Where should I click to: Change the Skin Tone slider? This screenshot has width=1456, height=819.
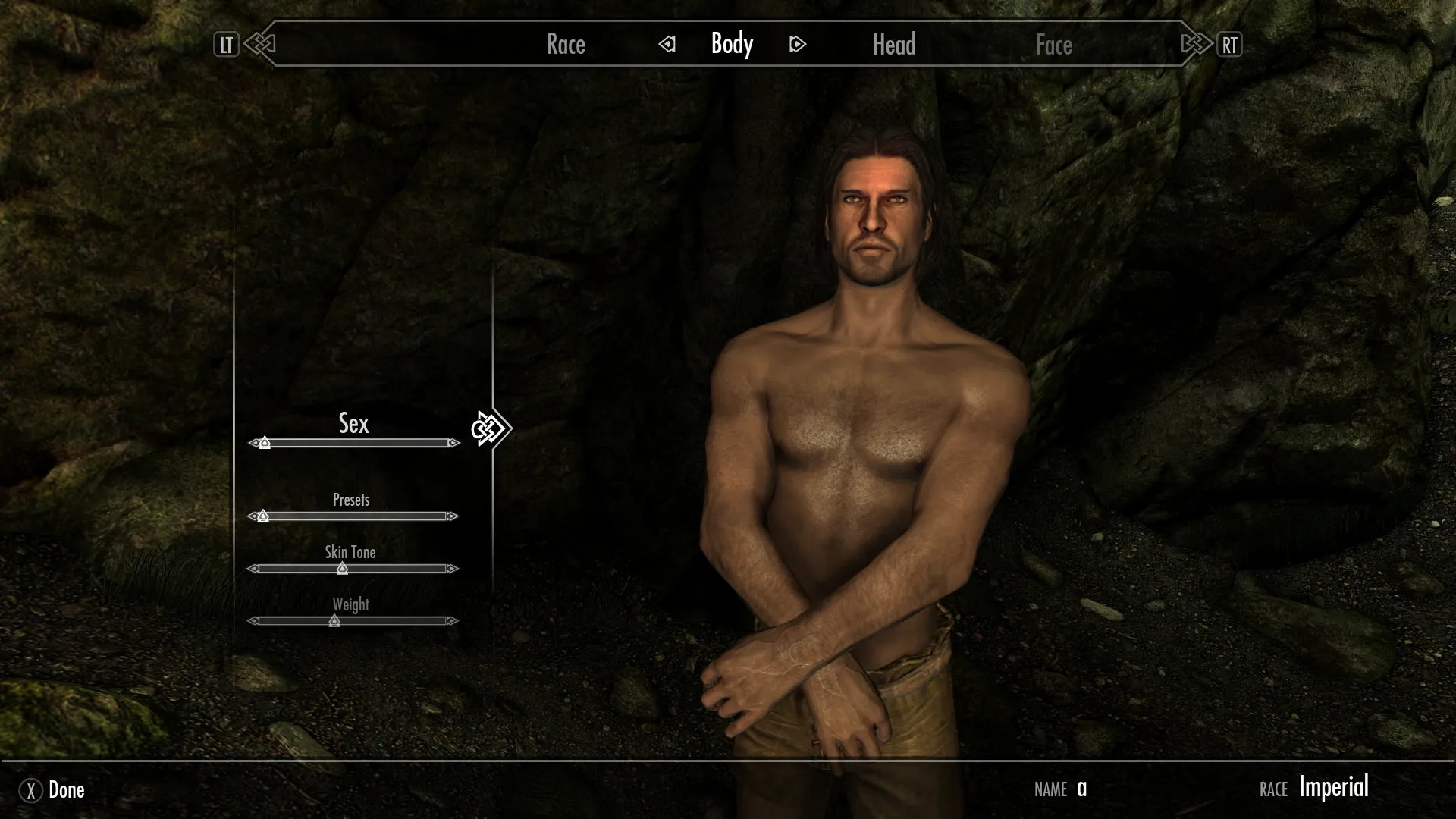pyautogui.click(x=353, y=569)
